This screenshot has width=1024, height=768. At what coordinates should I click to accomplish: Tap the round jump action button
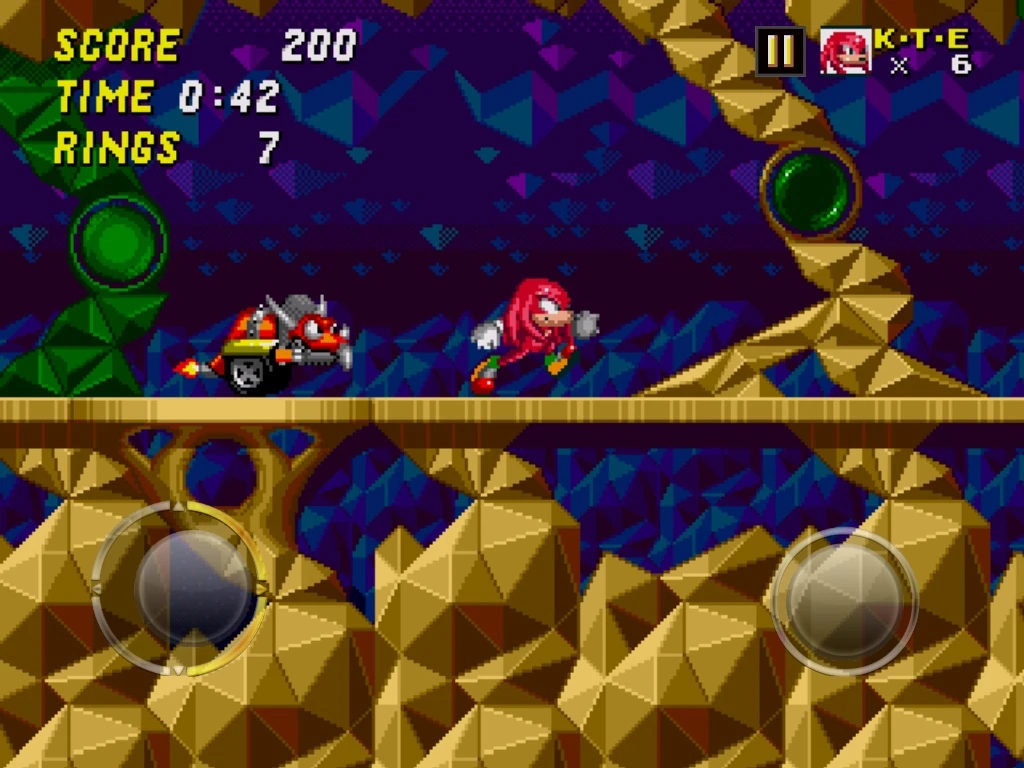(x=845, y=600)
